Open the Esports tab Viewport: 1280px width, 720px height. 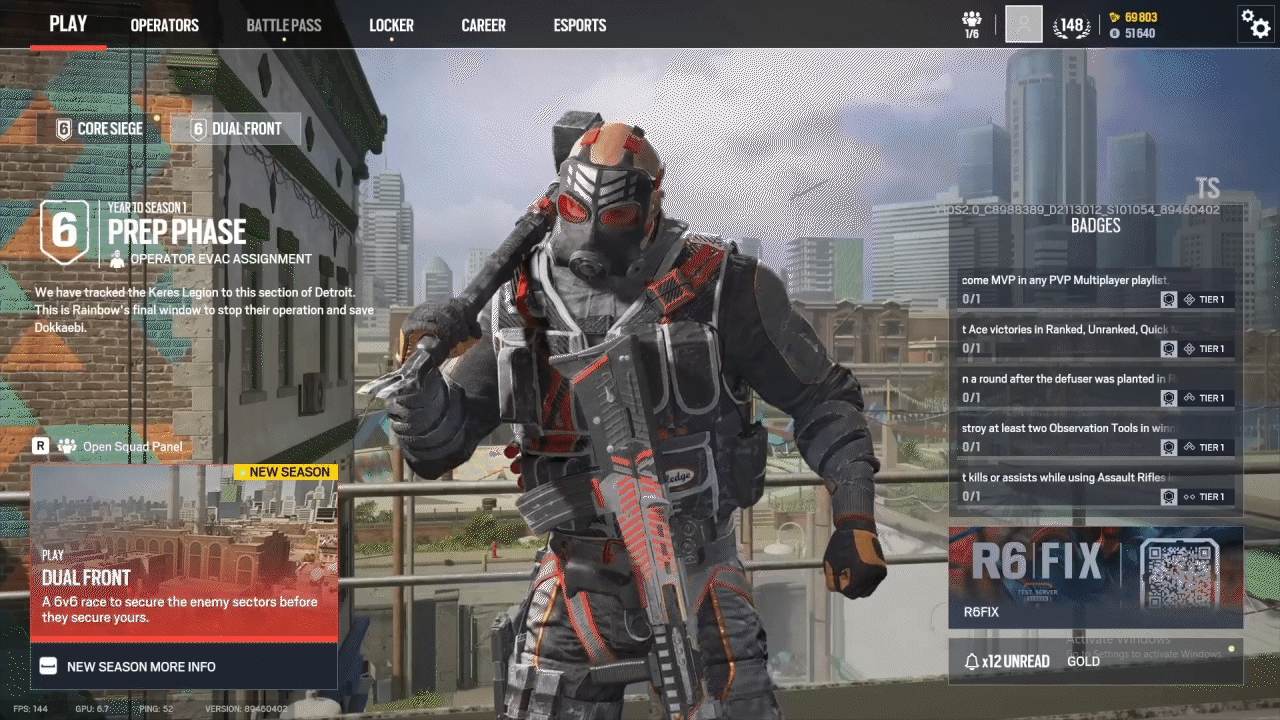580,25
